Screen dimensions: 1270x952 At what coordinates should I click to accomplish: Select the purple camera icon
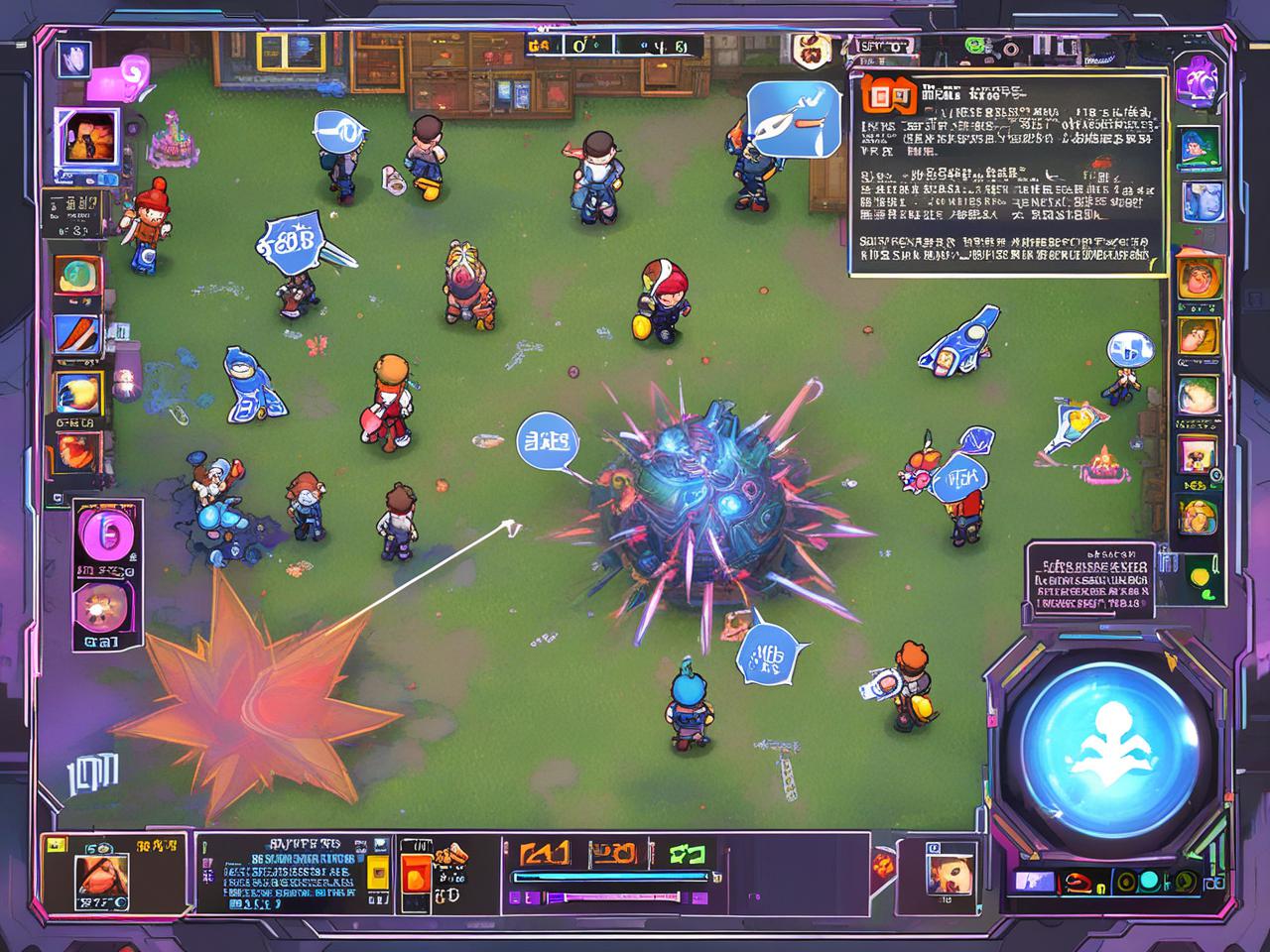pos(1197,78)
